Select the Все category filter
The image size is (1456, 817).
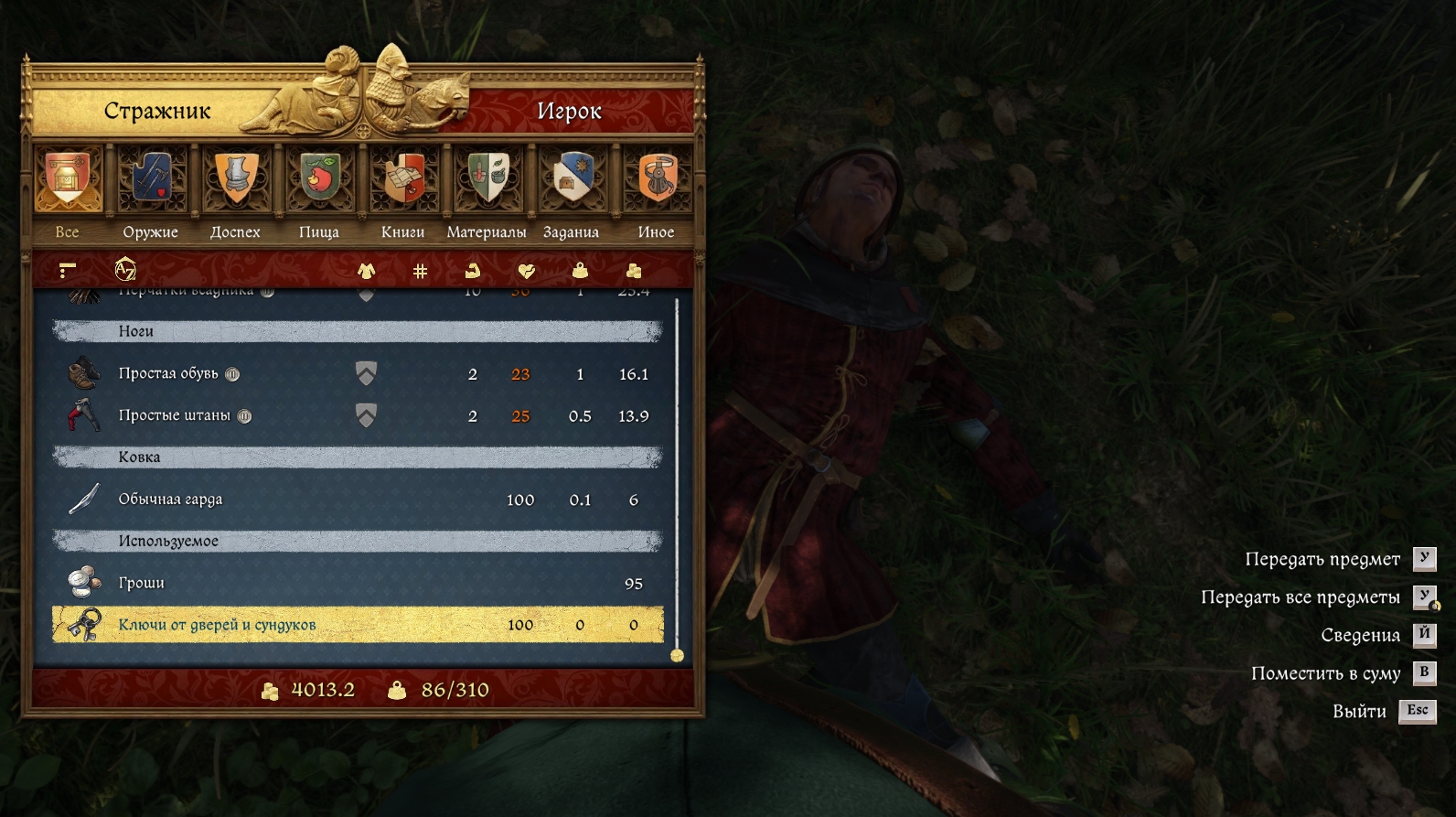pyautogui.click(x=68, y=193)
